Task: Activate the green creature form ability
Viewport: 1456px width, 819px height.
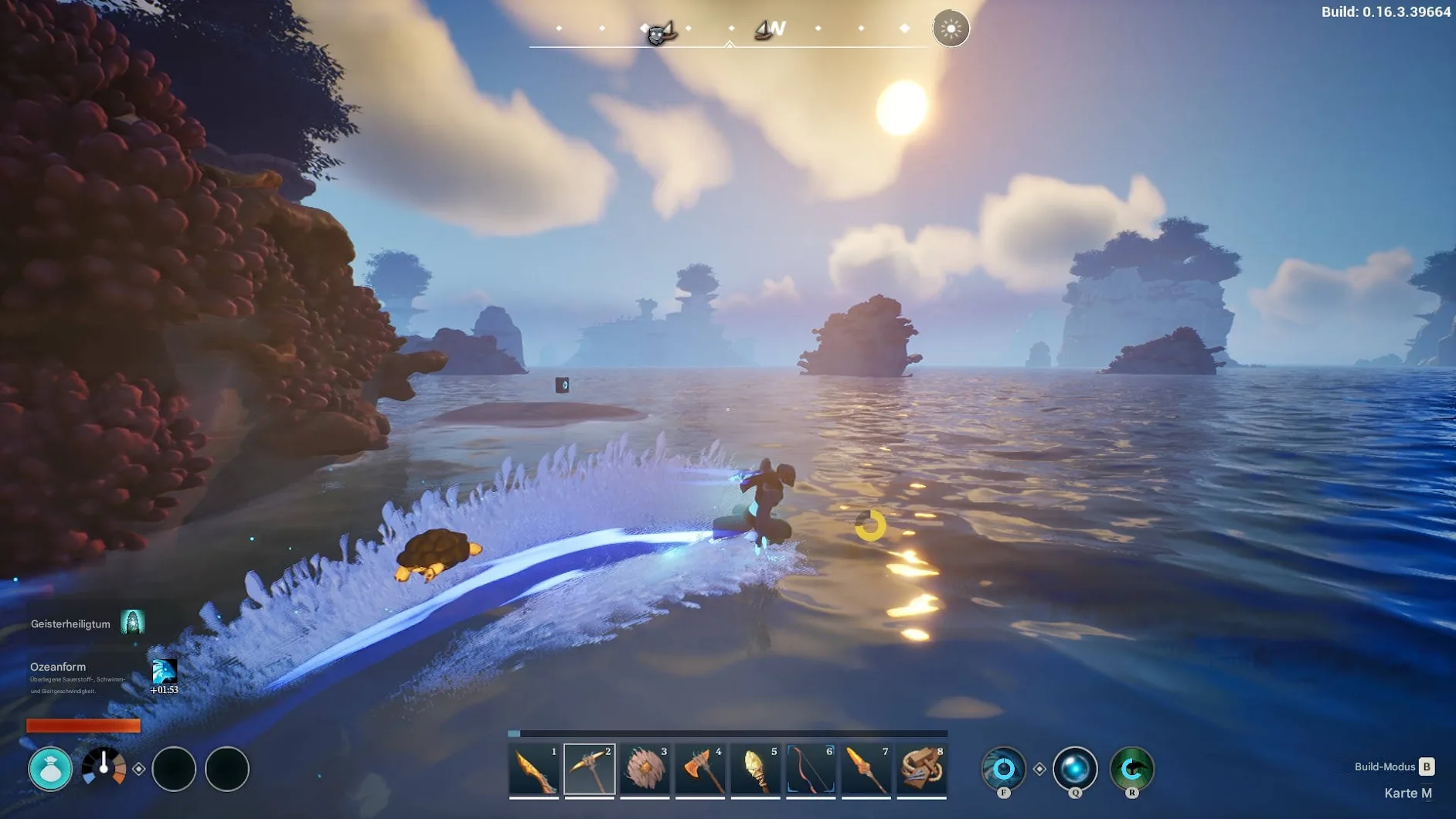Action: point(1131,769)
